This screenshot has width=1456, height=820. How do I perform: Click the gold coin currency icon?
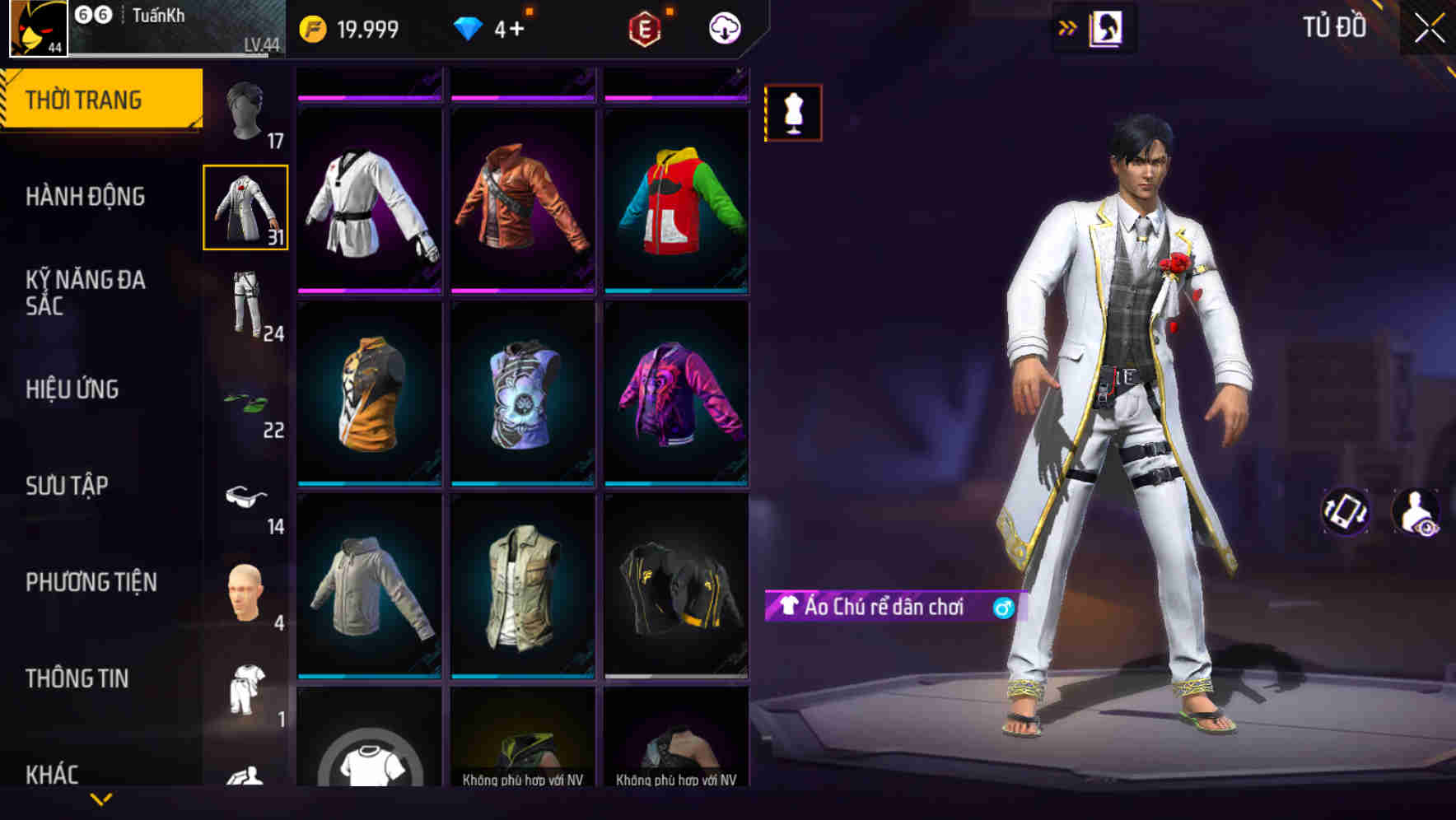pyautogui.click(x=310, y=27)
